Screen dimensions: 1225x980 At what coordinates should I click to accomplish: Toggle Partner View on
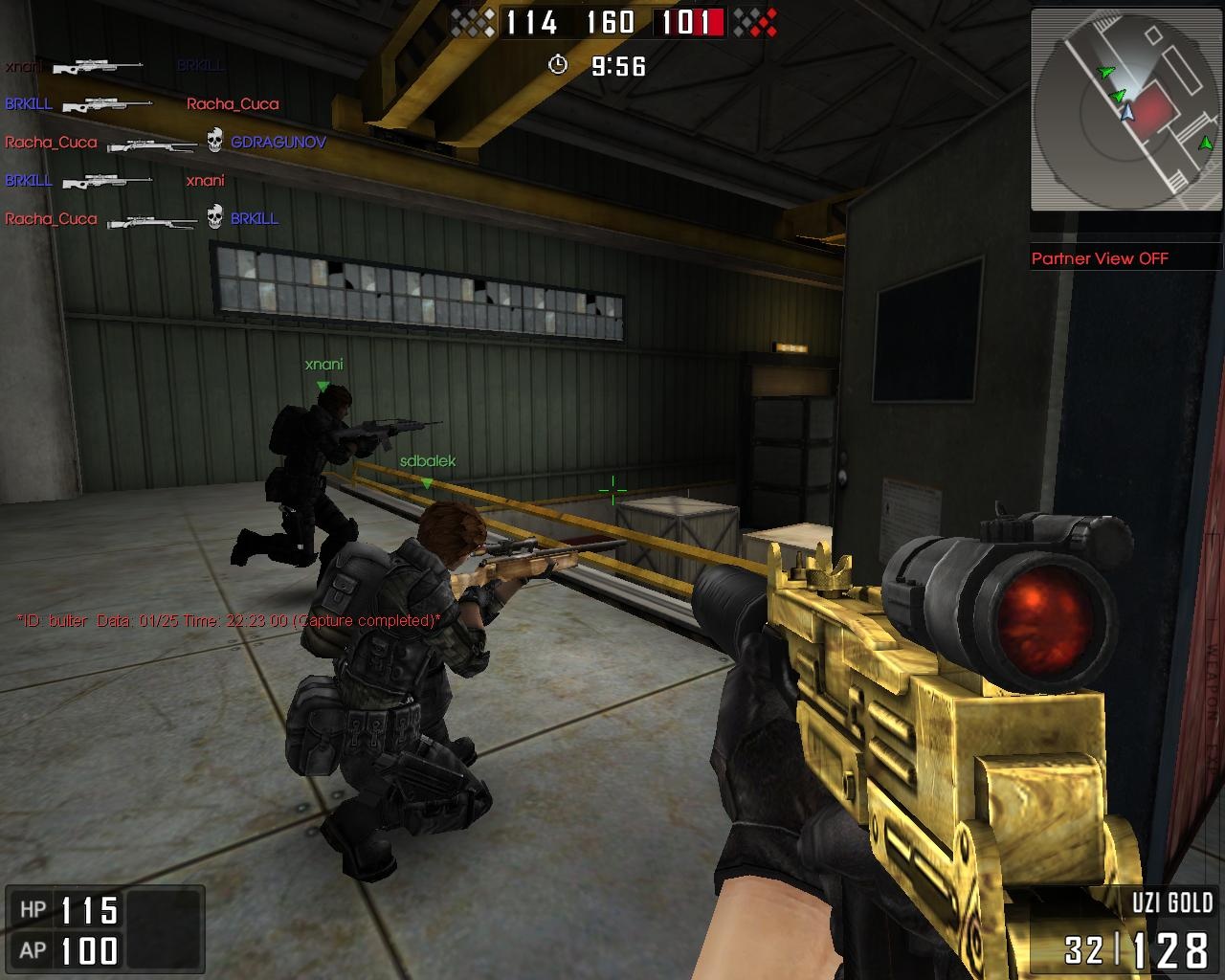pyautogui.click(x=1108, y=257)
